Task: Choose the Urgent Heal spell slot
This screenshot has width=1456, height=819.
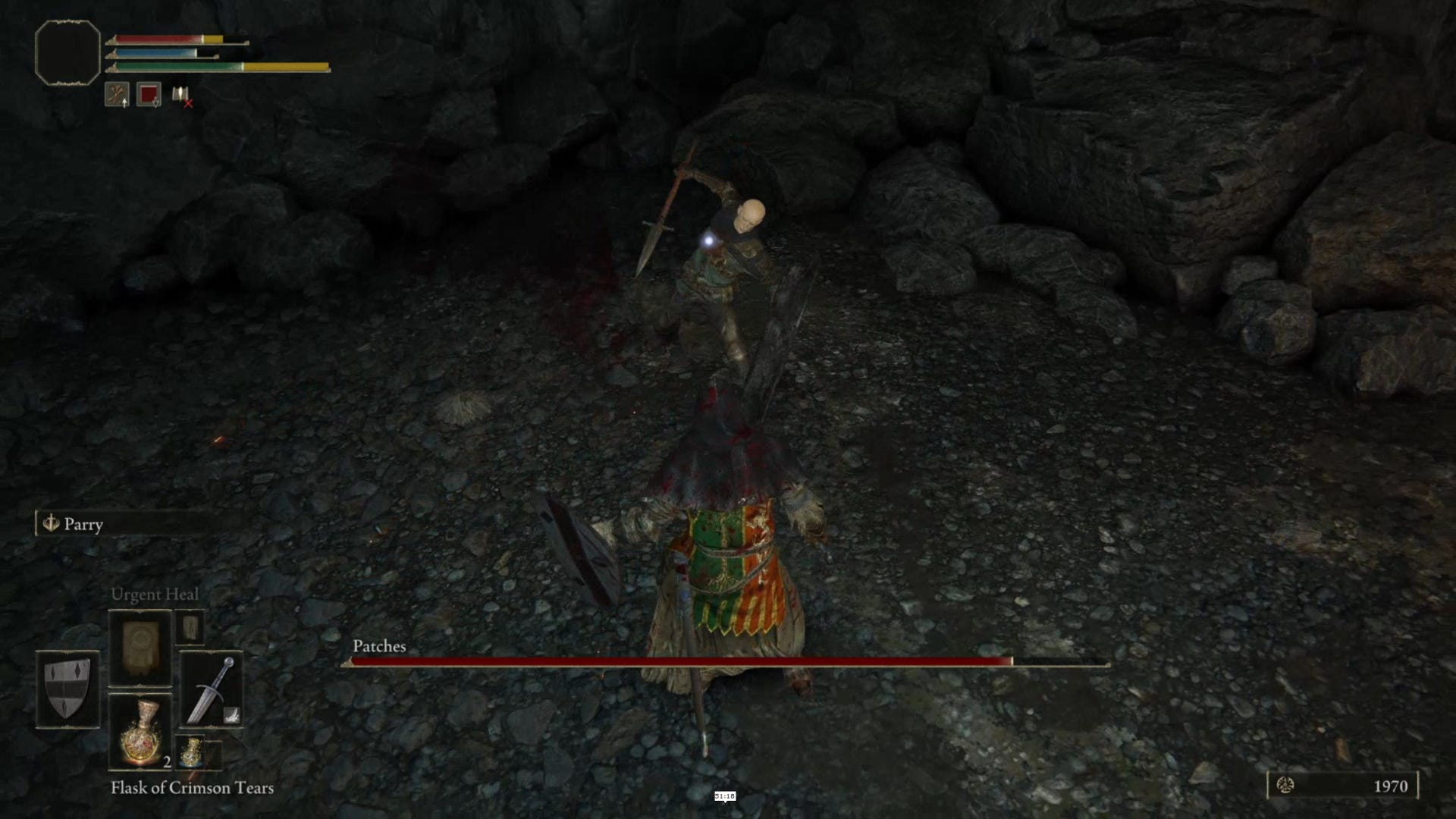Action: pos(140,649)
